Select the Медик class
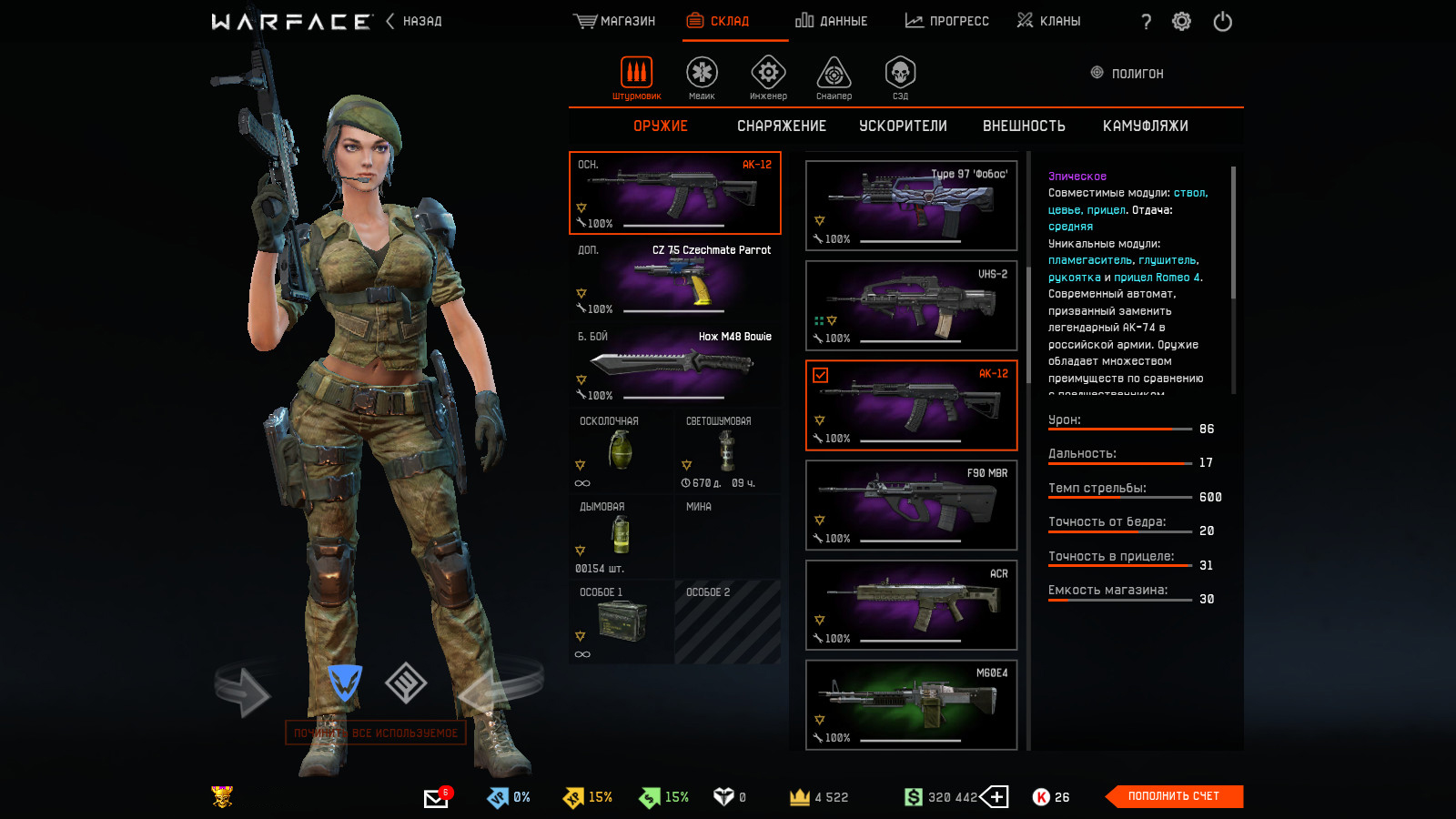 702,76
